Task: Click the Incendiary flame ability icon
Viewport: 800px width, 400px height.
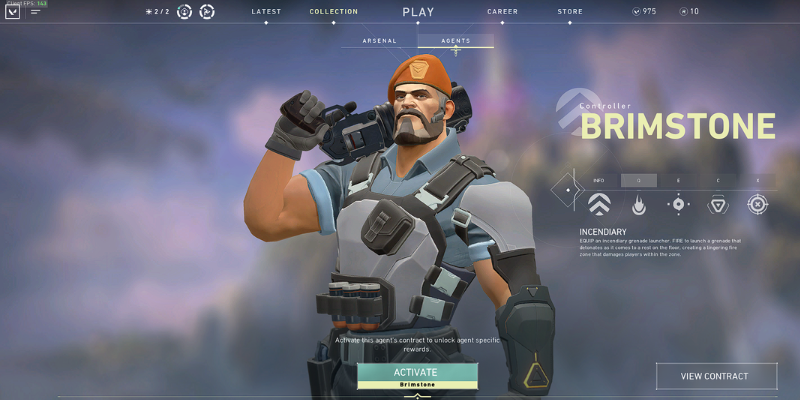Action: pyautogui.click(x=638, y=205)
